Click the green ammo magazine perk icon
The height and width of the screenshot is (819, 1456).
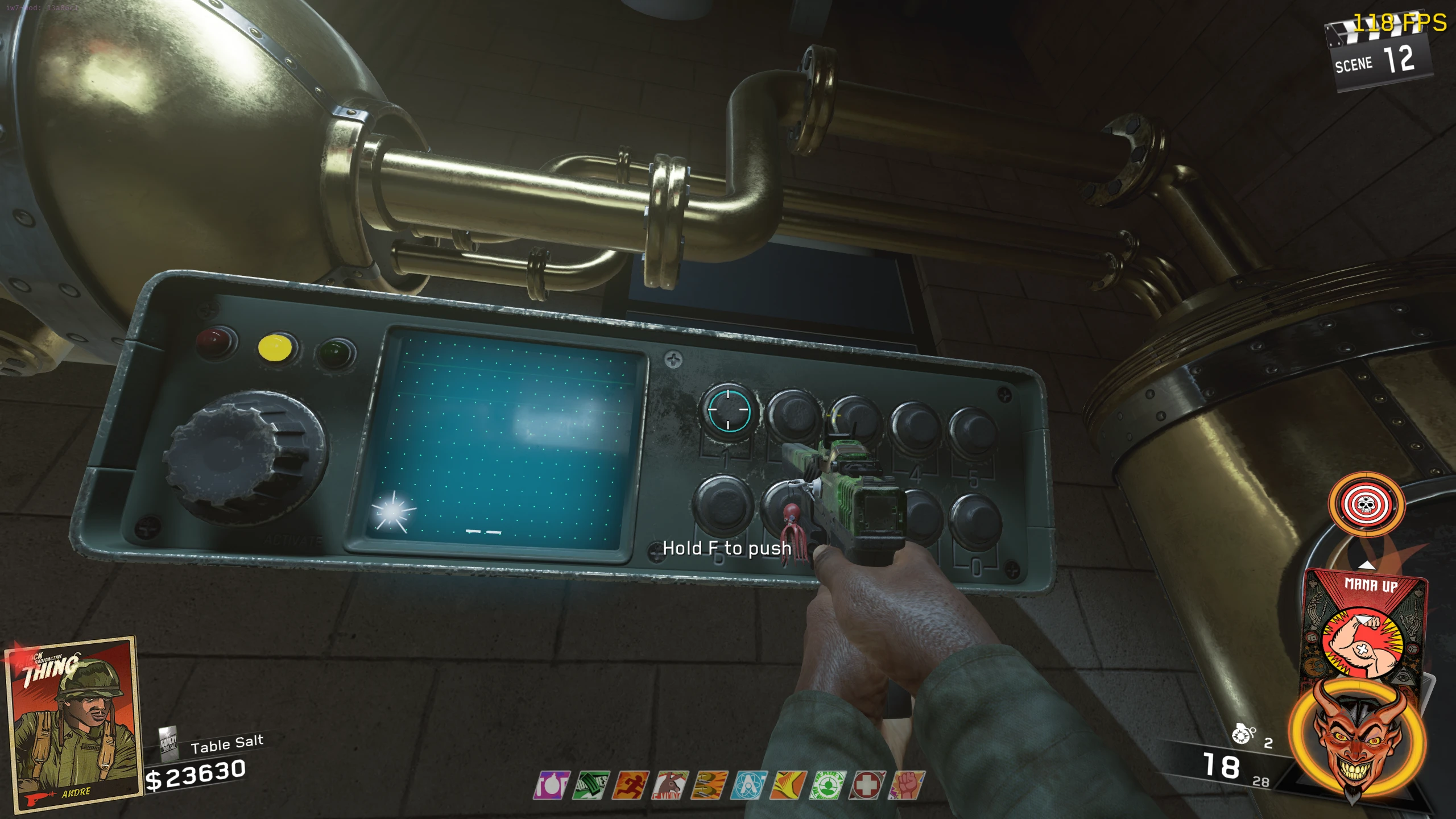pos(591,785)
